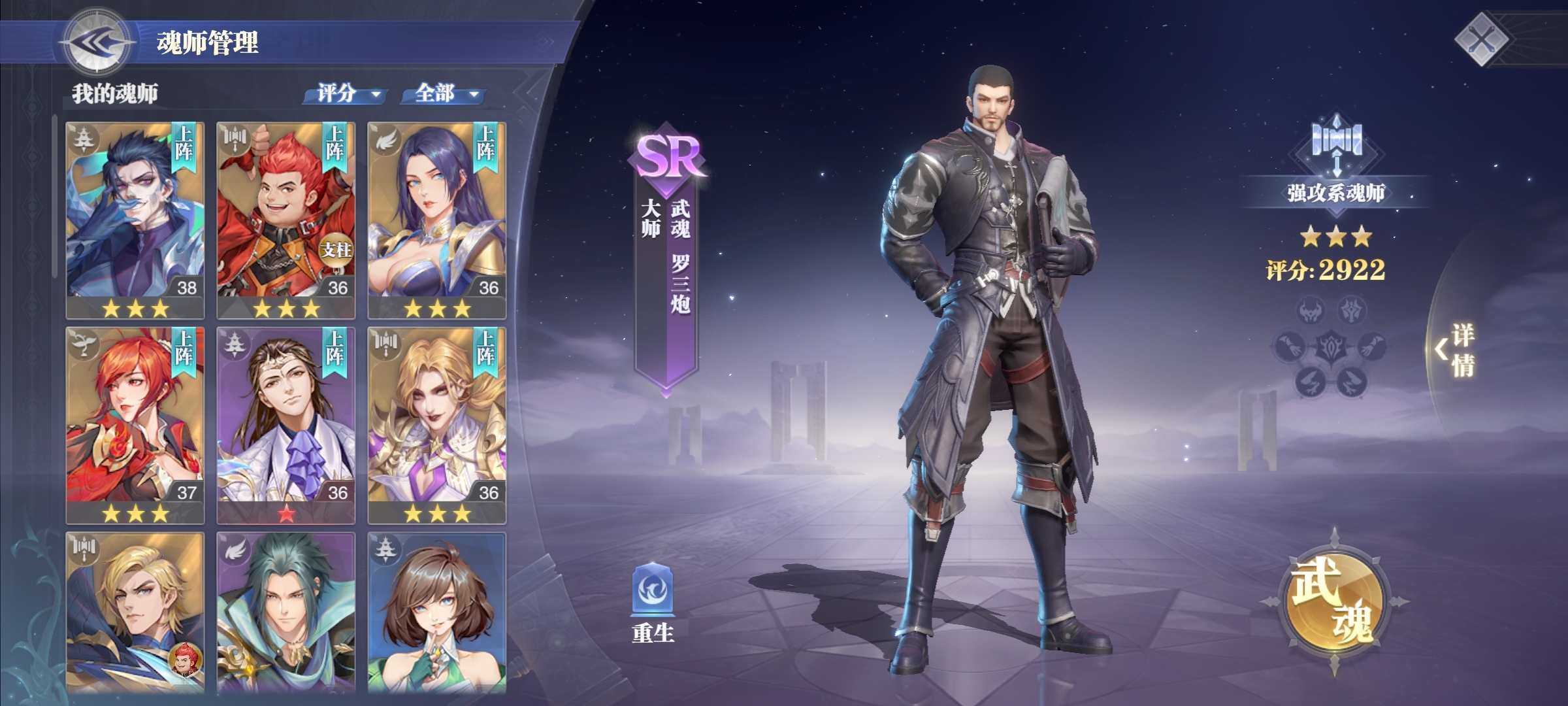Open the 评分 sort dropdown

click(346, 94)
